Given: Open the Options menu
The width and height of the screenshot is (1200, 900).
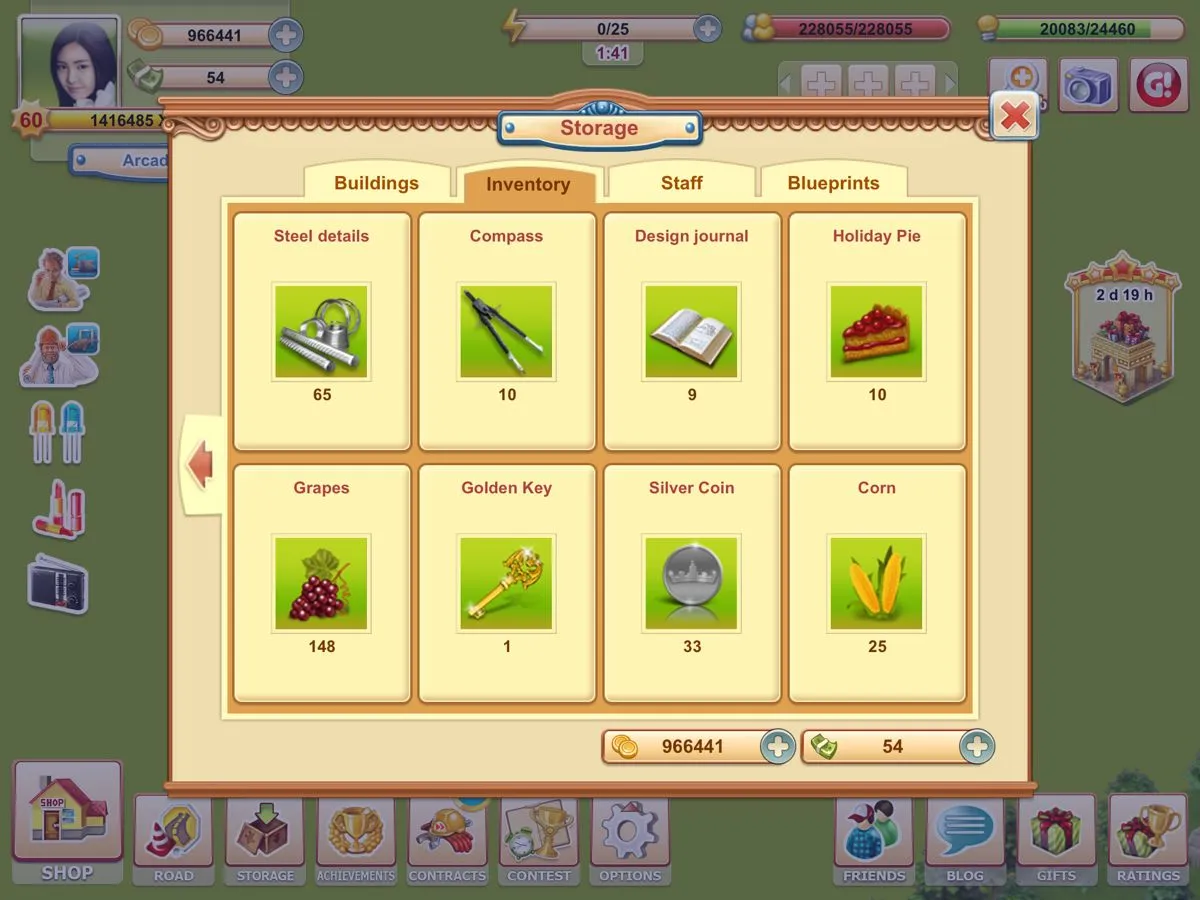Looking at the screenshot, I should click(x=630, y=838).
